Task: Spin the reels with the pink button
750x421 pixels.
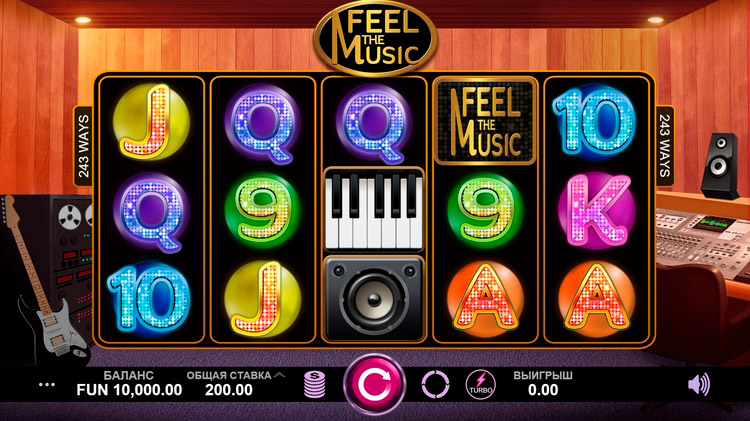Action: click(374, 384)
